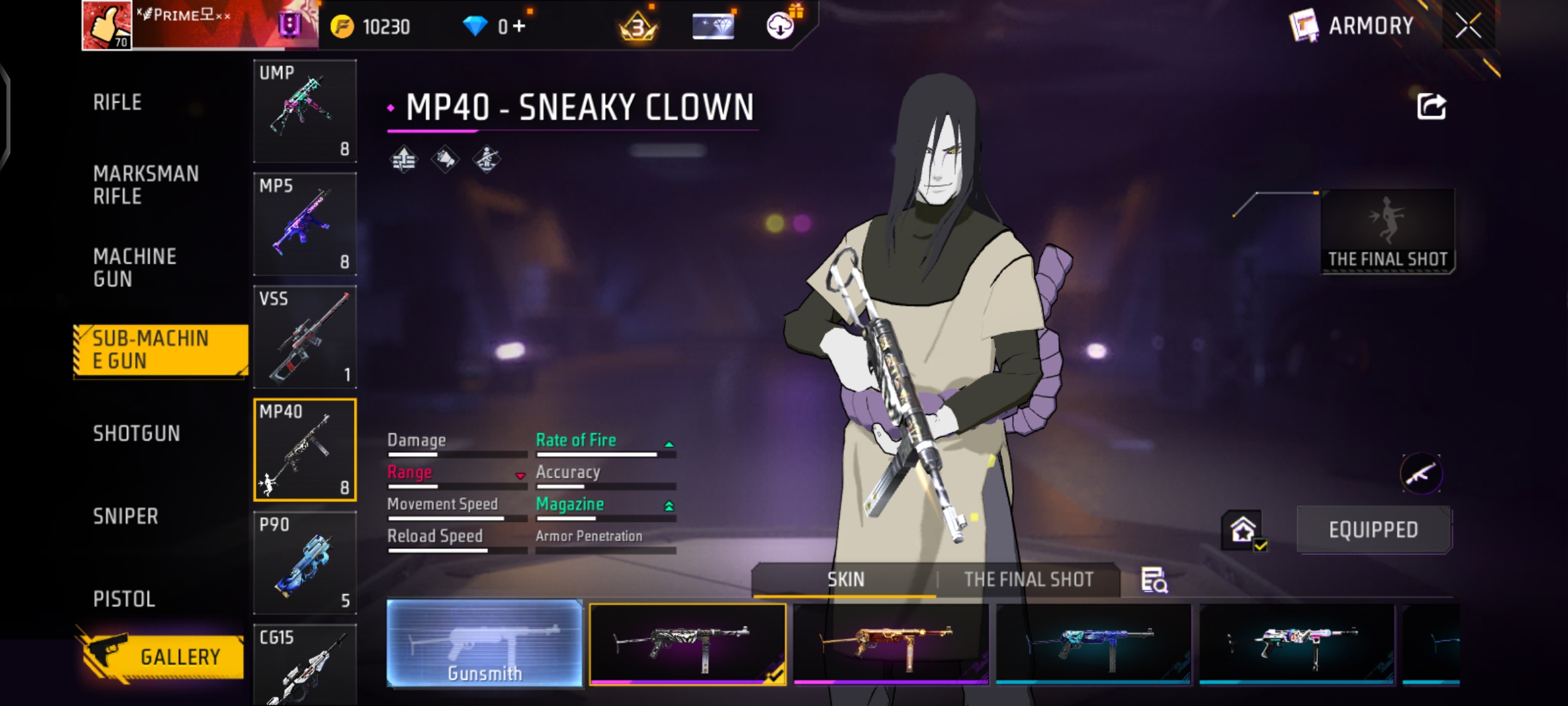
Task: Choose the P90 weapon tile
Action: [304, 562]
